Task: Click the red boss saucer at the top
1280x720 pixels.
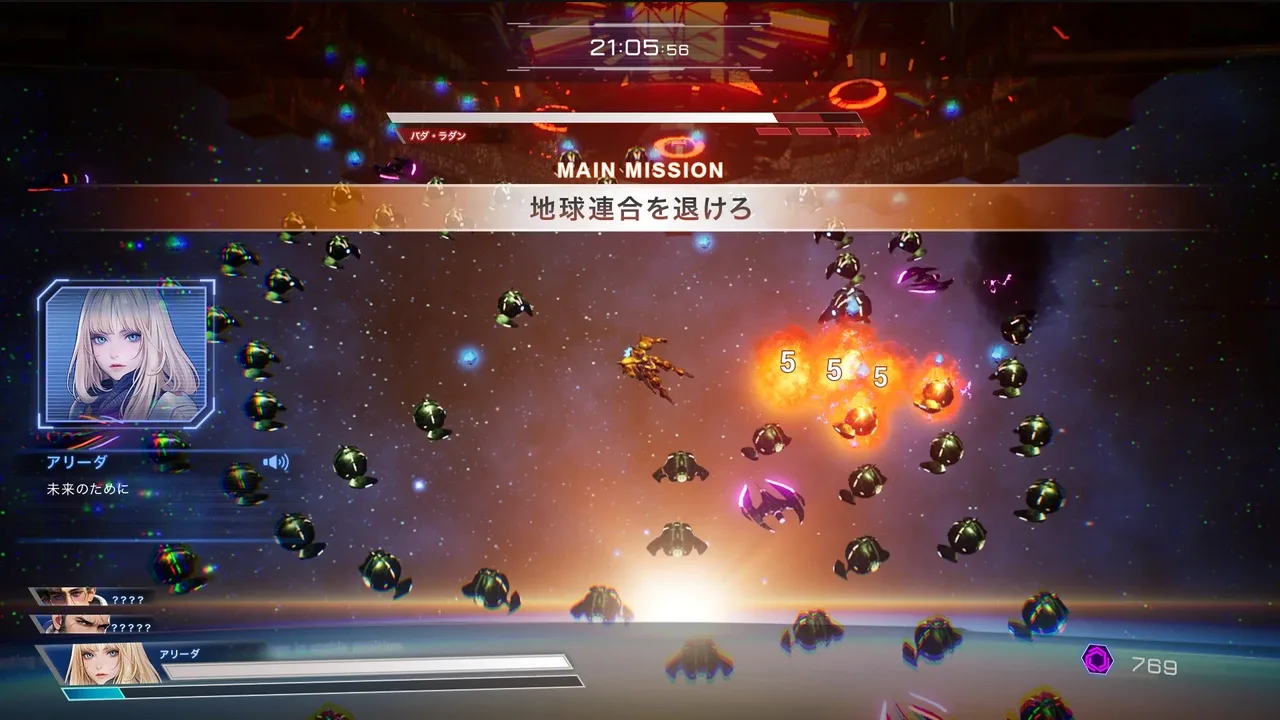Action: click(x=855, y=95)
